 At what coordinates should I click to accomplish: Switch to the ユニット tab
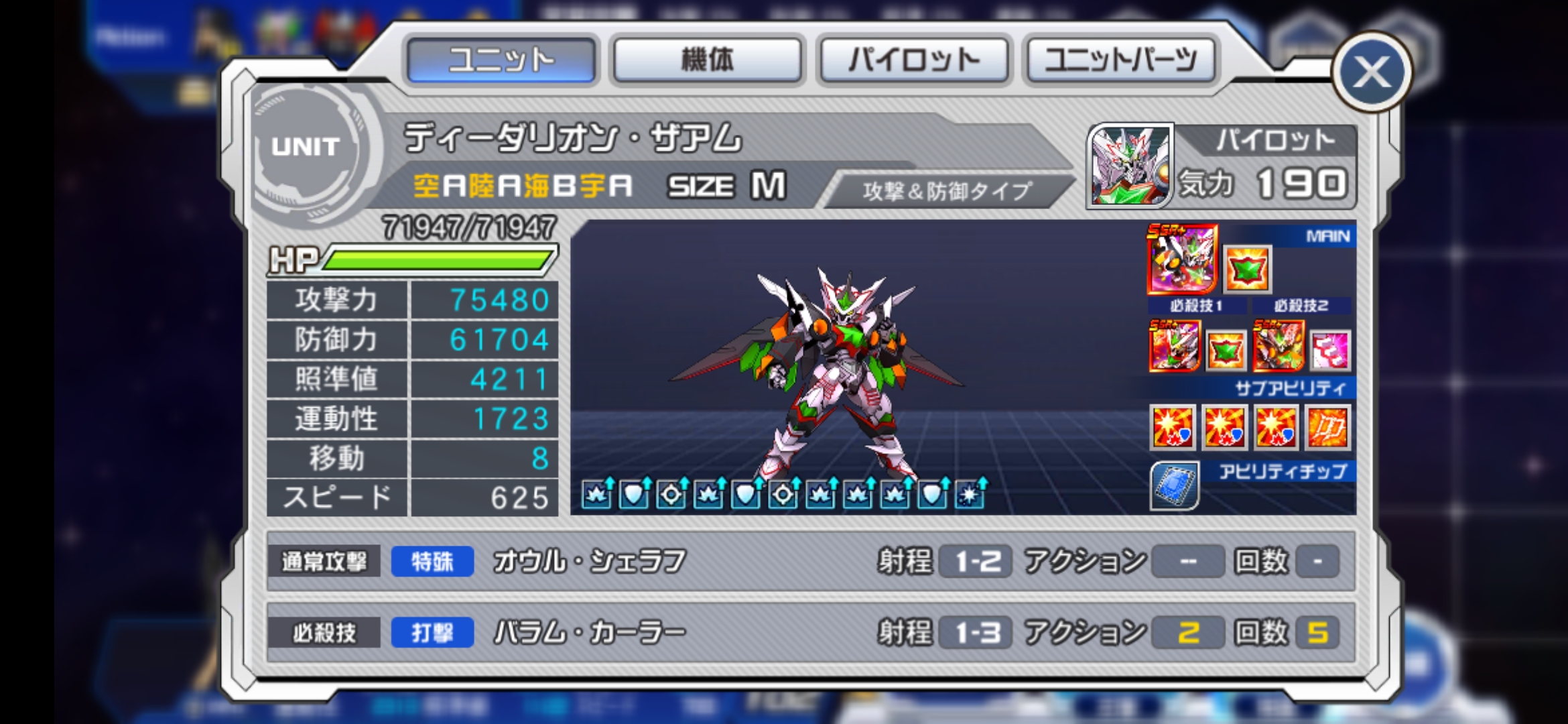(x=501, y=60)
